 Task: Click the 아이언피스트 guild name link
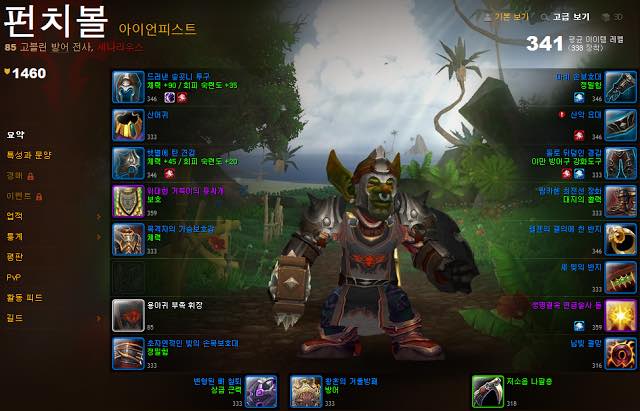click(157, 30)
